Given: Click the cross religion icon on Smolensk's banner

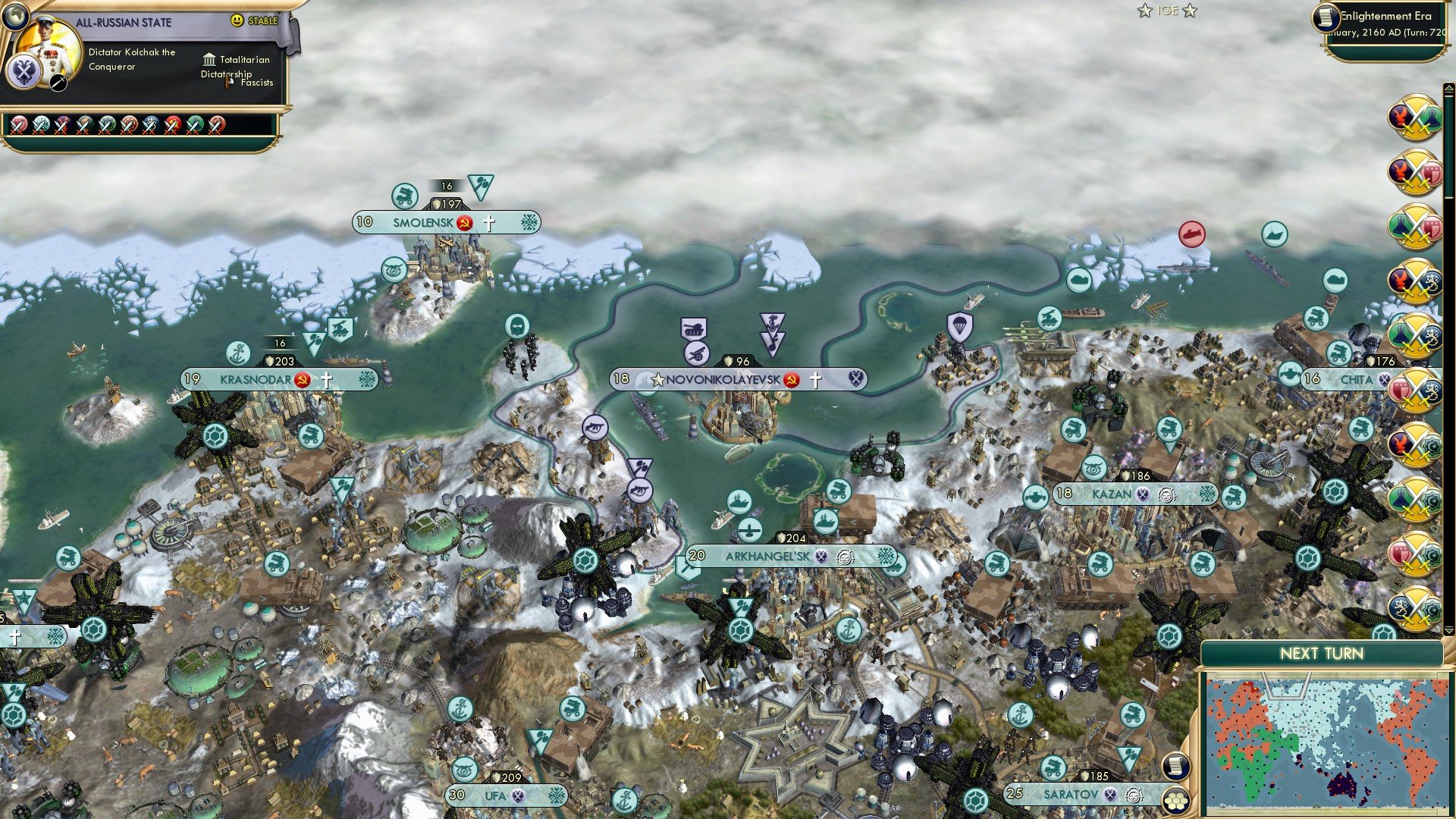Looking at the screenshot, I should coord(489,222).
